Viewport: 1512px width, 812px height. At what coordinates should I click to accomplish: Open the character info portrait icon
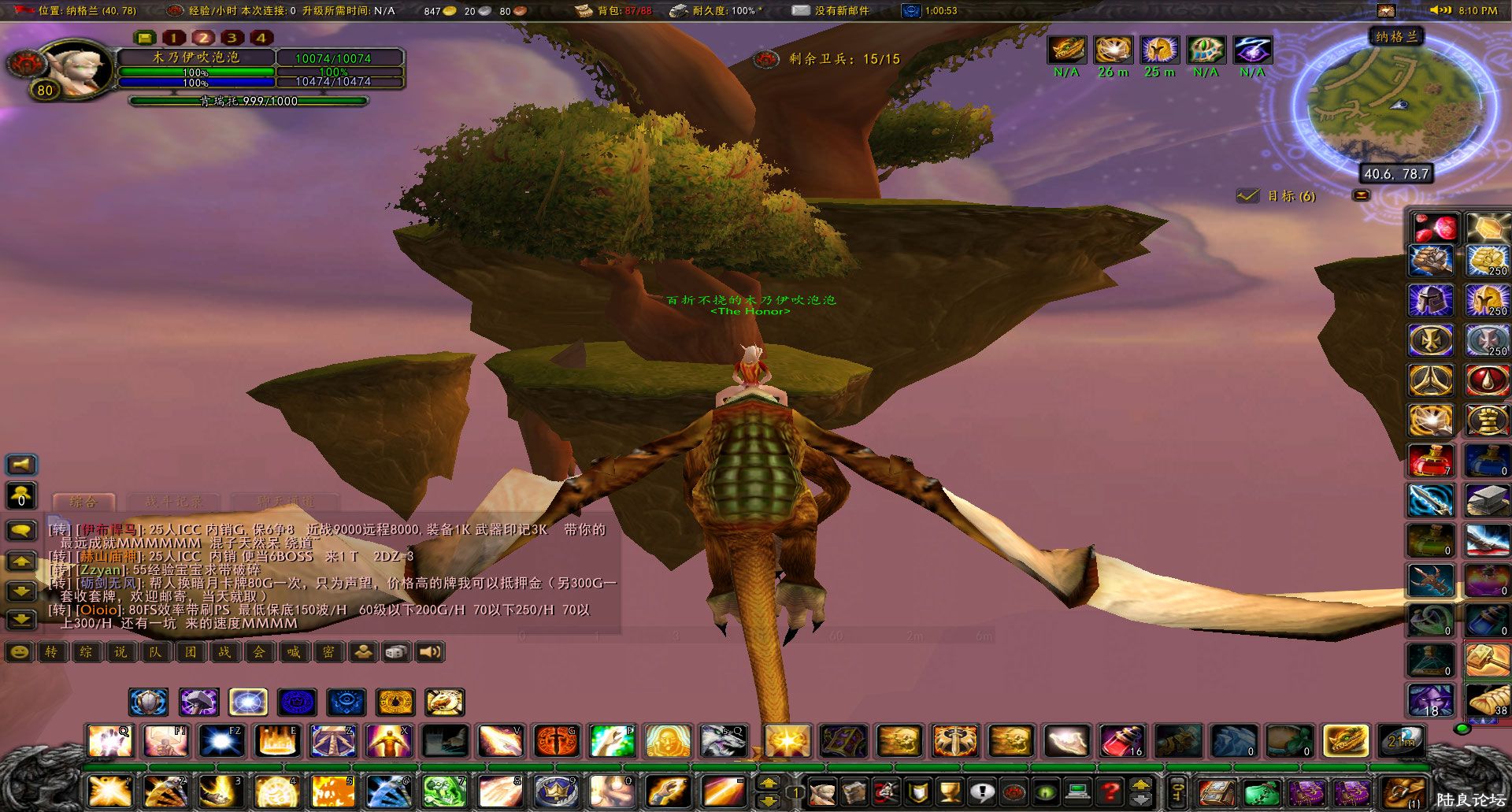(823, 792)
